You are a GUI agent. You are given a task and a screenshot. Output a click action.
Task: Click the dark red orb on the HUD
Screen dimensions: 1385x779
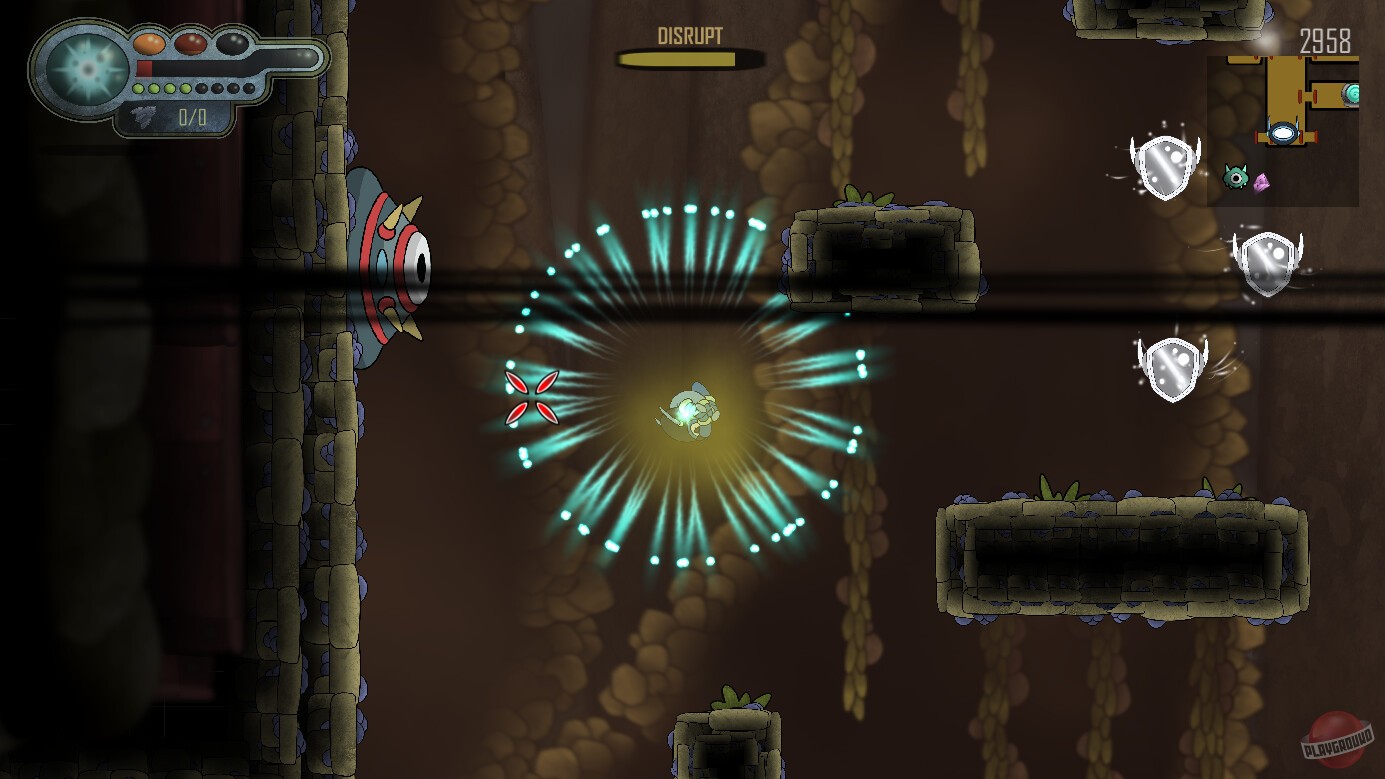(x=190, y=45)
